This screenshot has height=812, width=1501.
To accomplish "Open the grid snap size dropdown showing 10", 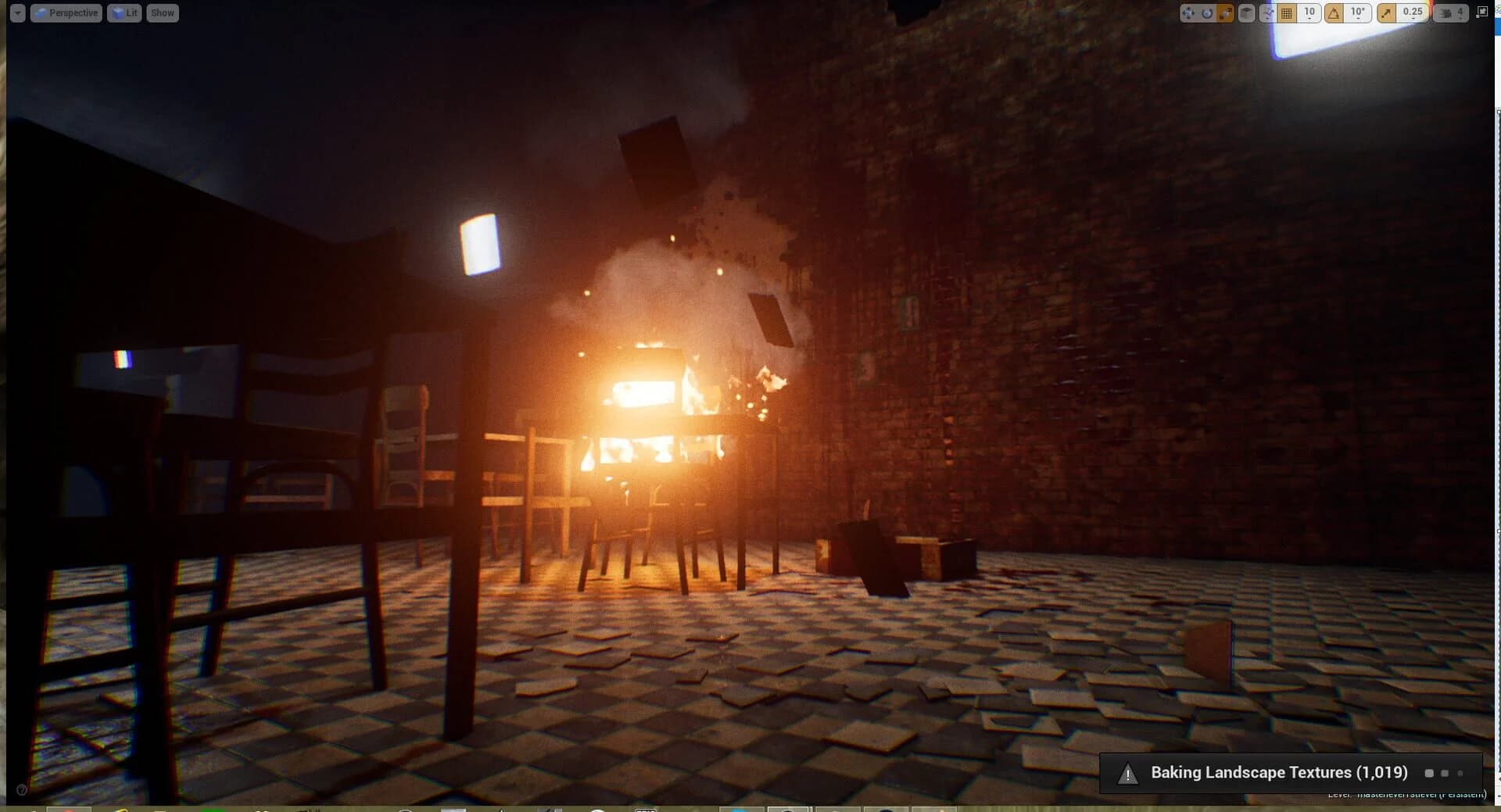I will [1309, 15].
